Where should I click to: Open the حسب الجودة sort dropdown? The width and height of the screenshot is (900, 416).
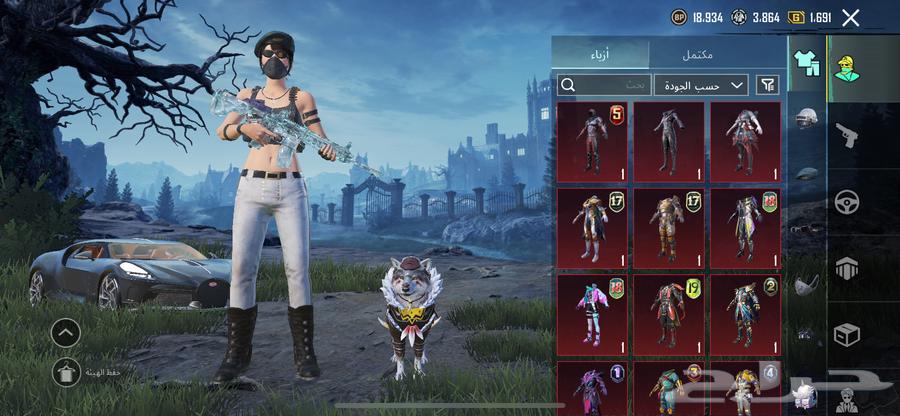click(702, 85)
